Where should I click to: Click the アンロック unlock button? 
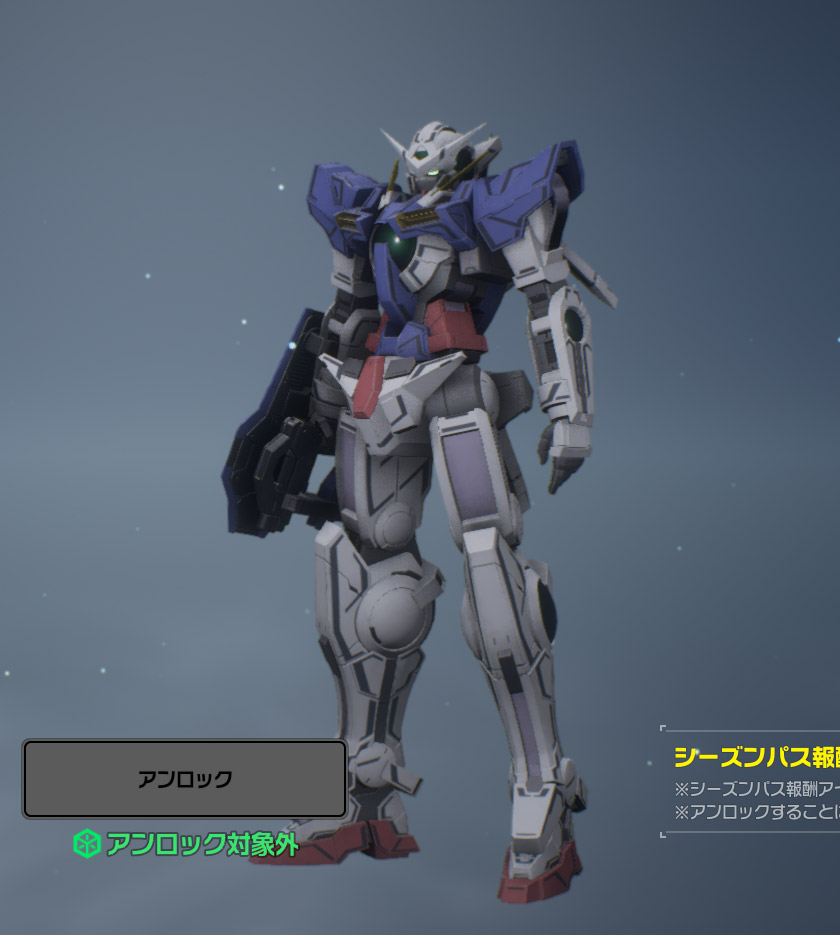pos(185,779)
